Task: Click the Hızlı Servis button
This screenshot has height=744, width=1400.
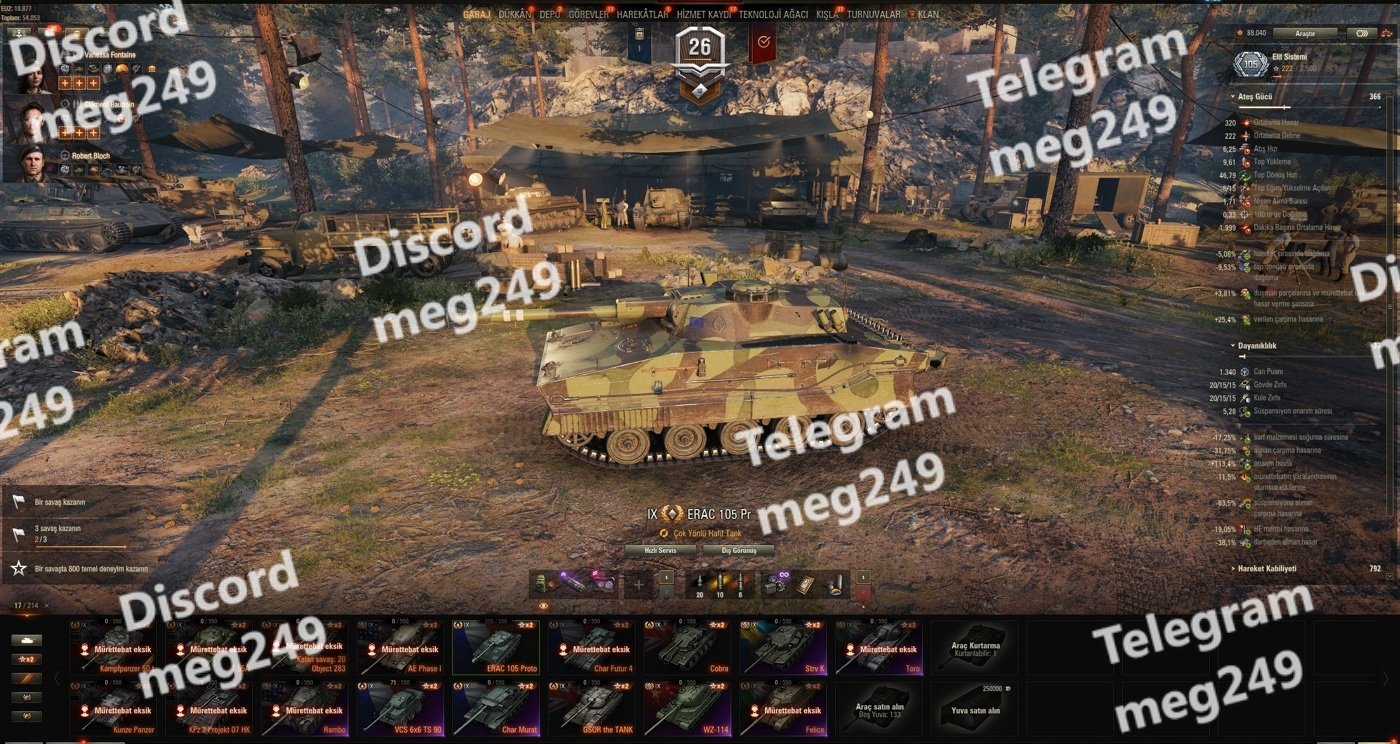Action: point(660,550)
